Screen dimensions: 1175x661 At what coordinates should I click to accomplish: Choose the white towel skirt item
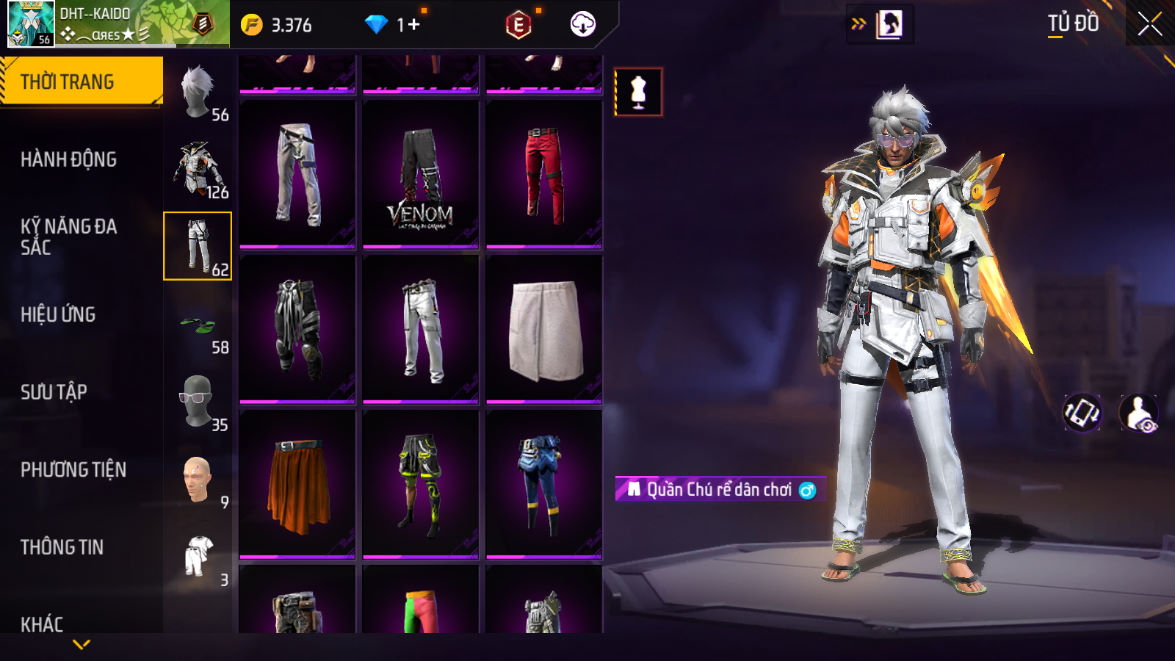click(x=543, y=329)
